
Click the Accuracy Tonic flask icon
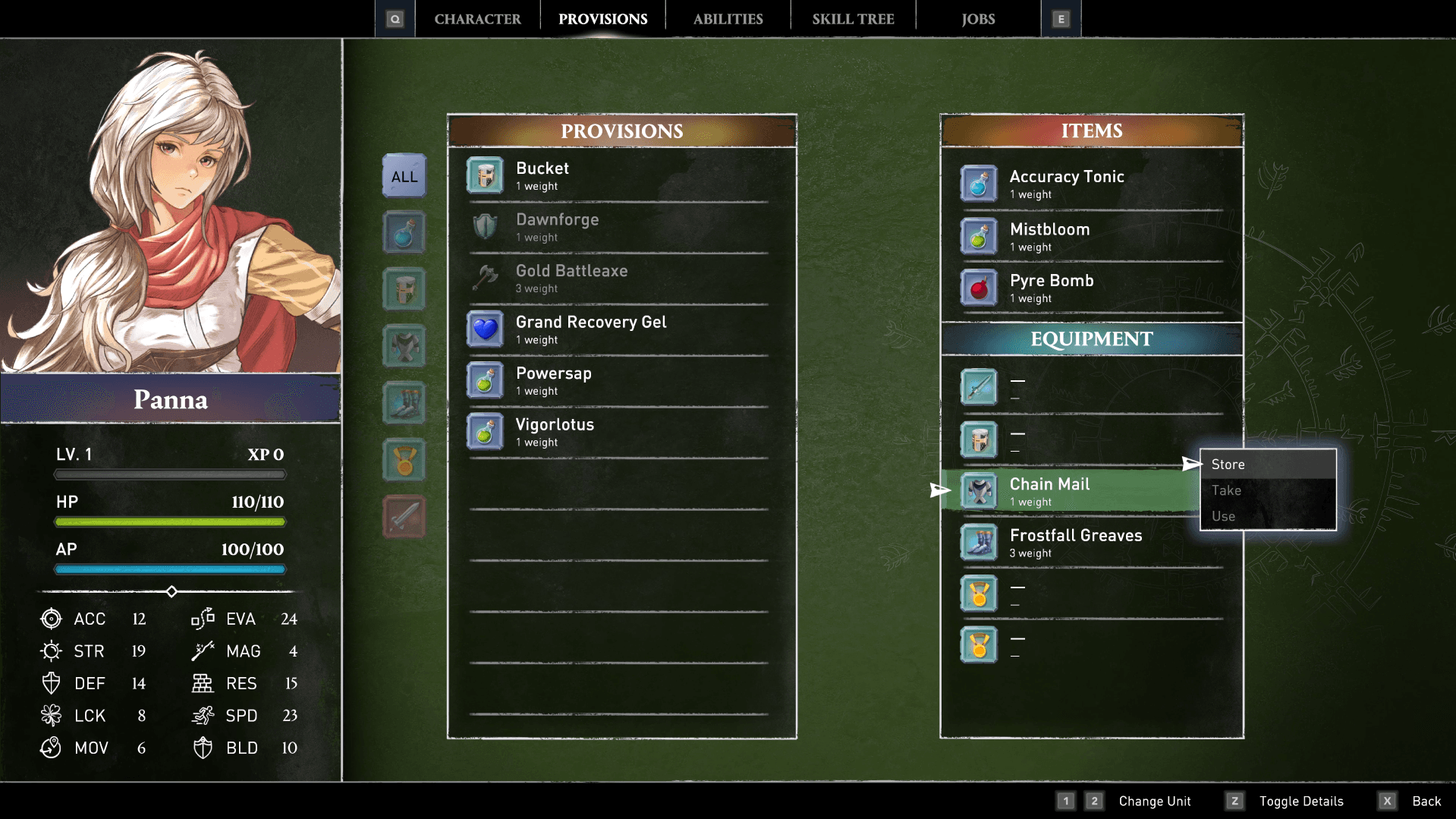980,184
